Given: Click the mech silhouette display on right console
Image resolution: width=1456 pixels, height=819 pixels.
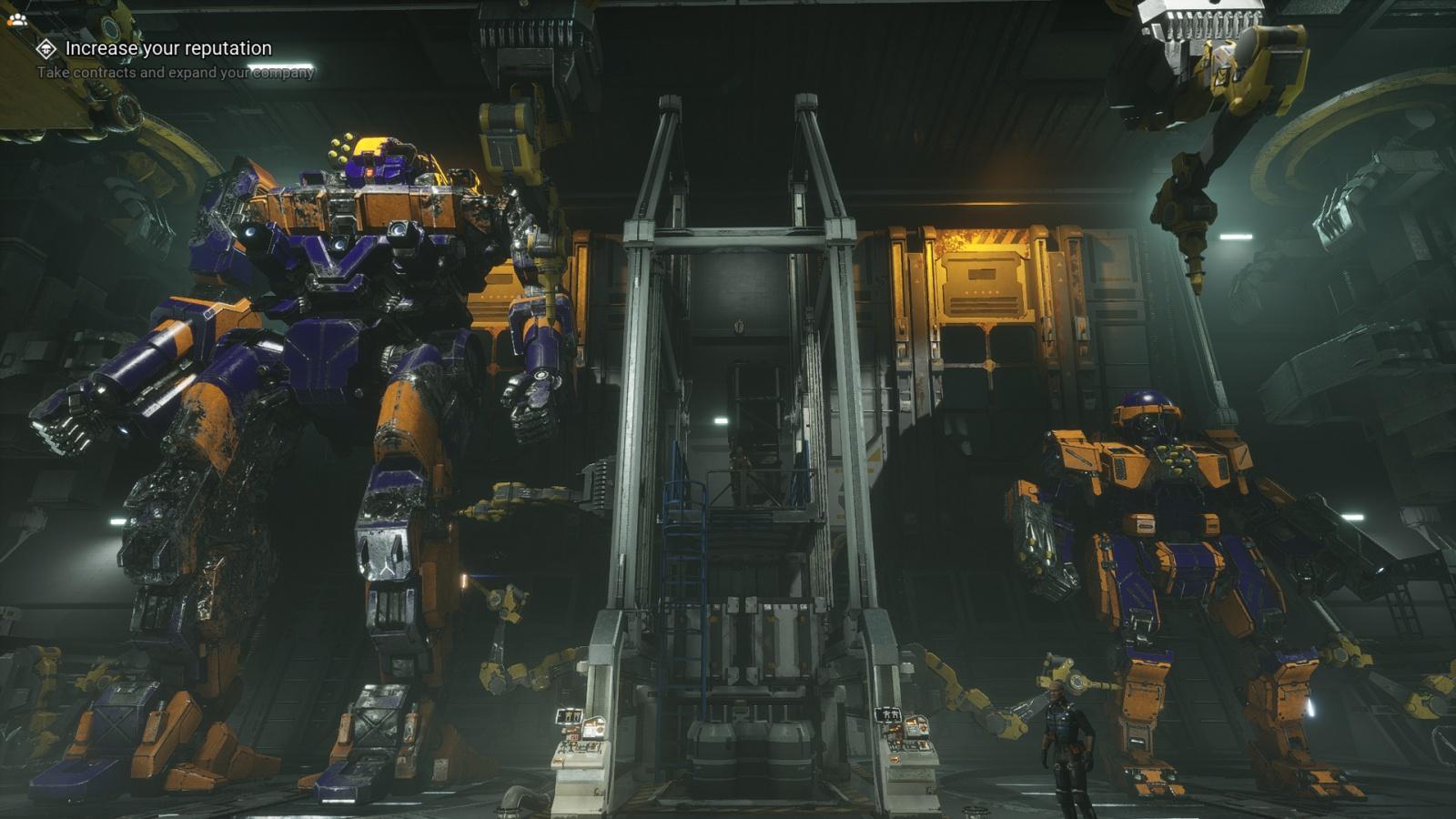Looking at the screenshot, I should pos(889,713).
